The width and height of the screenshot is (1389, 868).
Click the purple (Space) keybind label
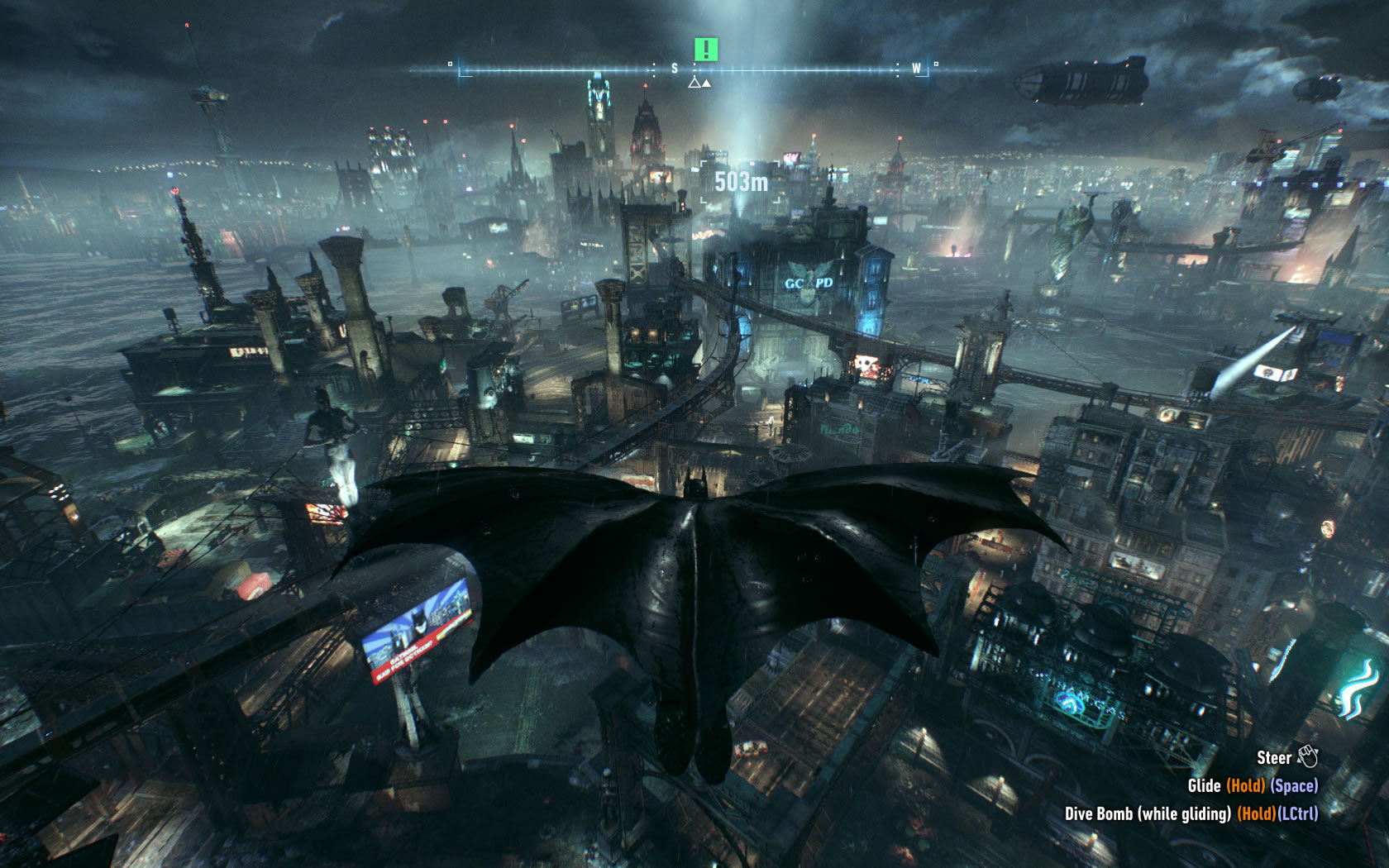coord(1294,785)
